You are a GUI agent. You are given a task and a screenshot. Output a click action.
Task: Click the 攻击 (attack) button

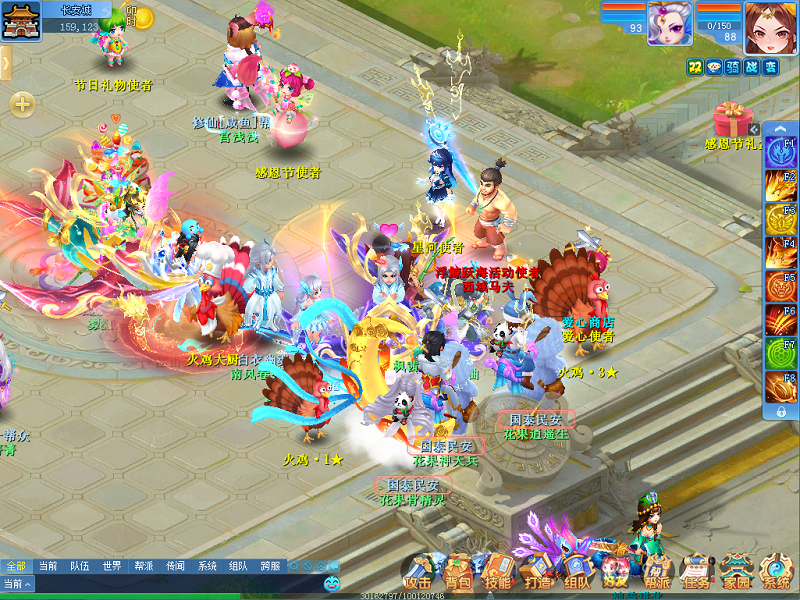tap(418, 574)
